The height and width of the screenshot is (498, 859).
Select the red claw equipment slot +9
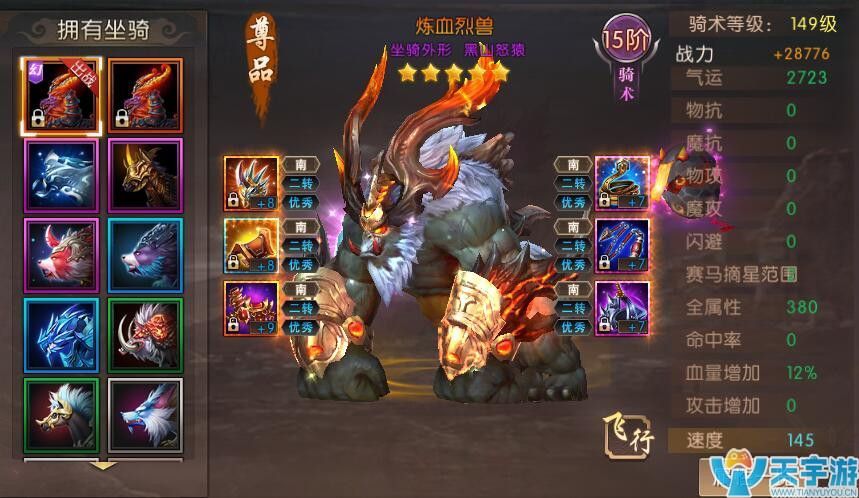(x=251, y=308)
